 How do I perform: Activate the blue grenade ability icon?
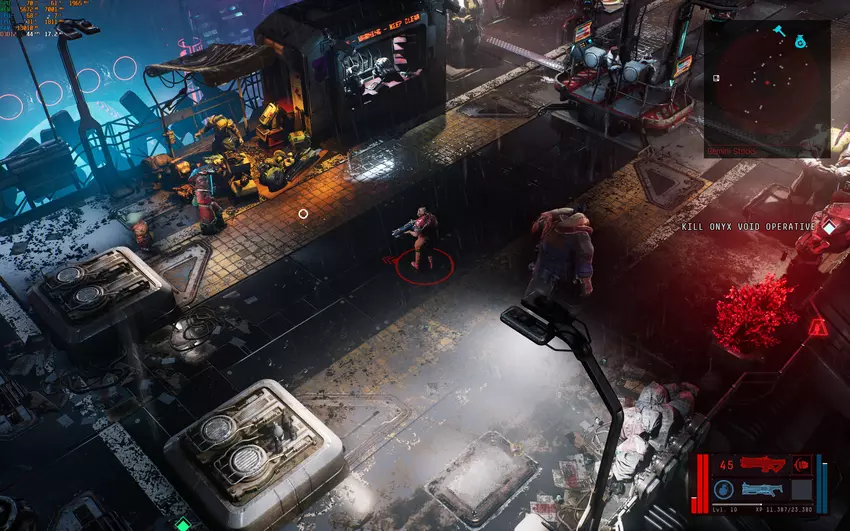click(724, 489)
